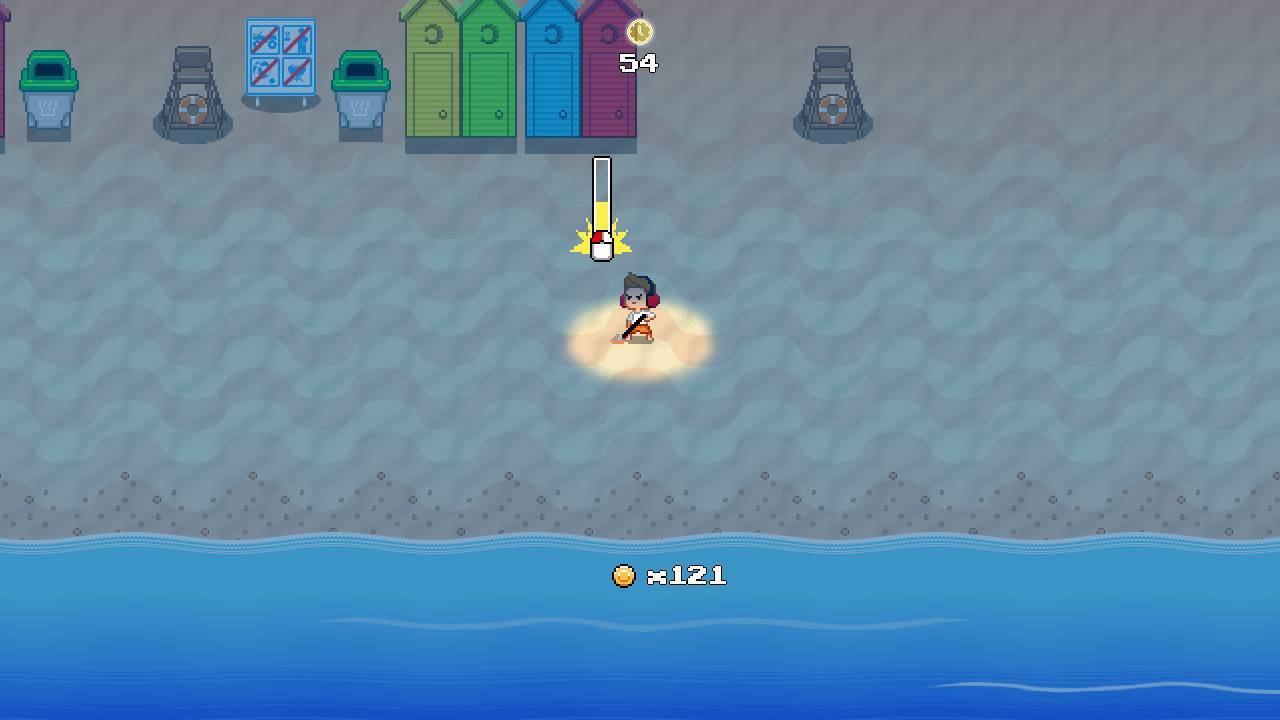Click the vertical progress meter above the capsule
1280x720 pixels.
point(601,190)
